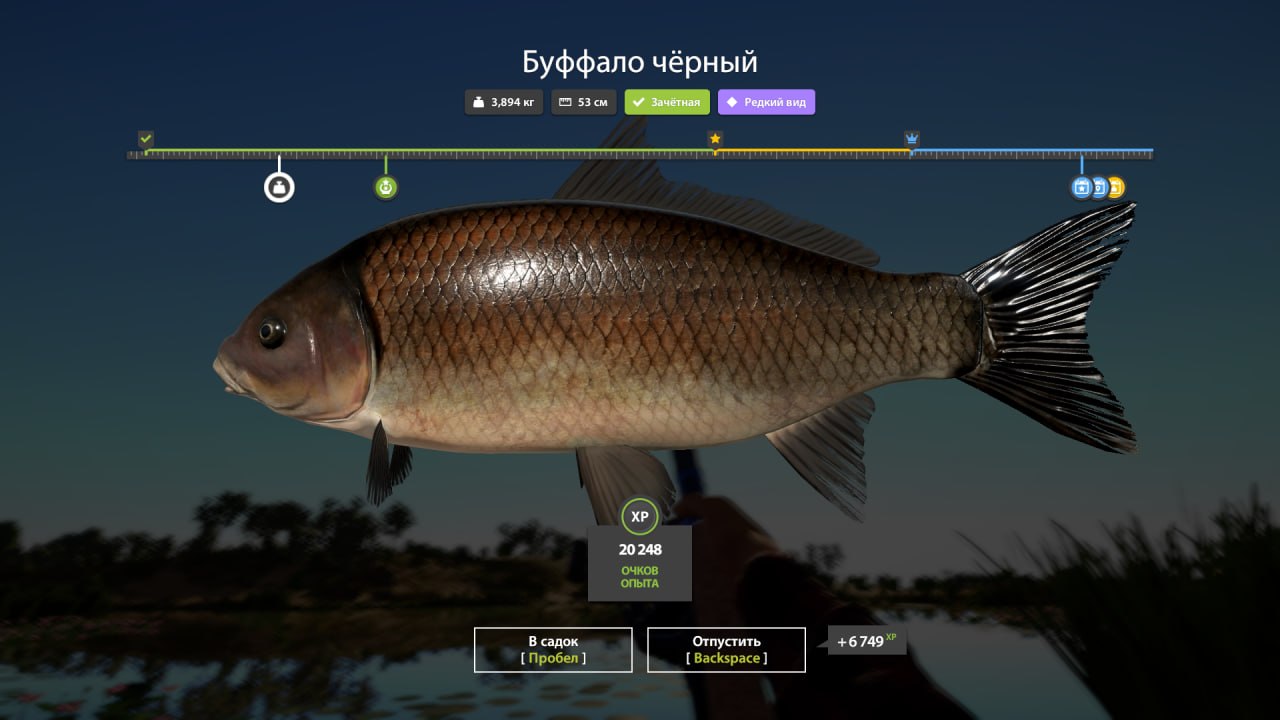Select the green tackle limit marker below the scale

click(x=385, y=187)
